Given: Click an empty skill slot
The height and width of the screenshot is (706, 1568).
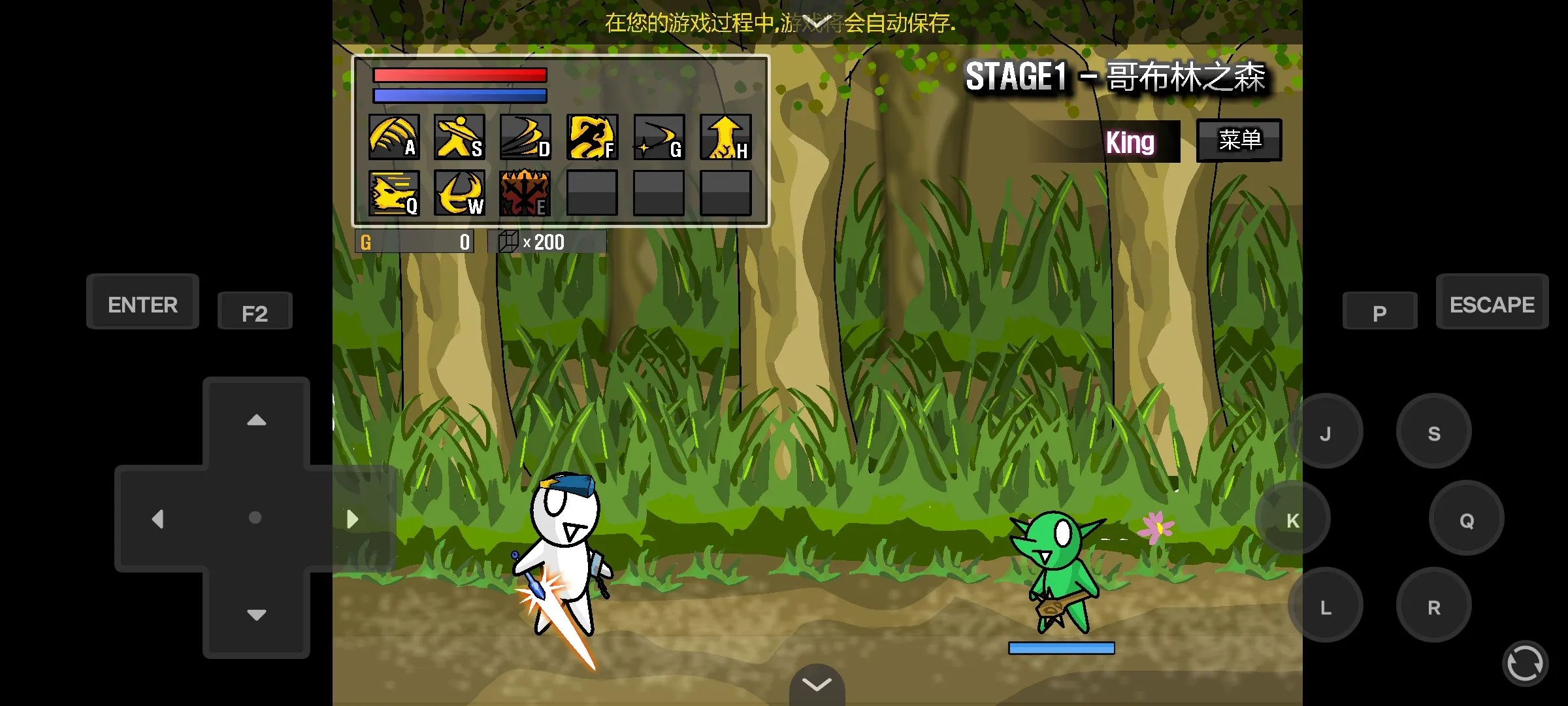Looking at the screenshot, I should coord(593,194).
